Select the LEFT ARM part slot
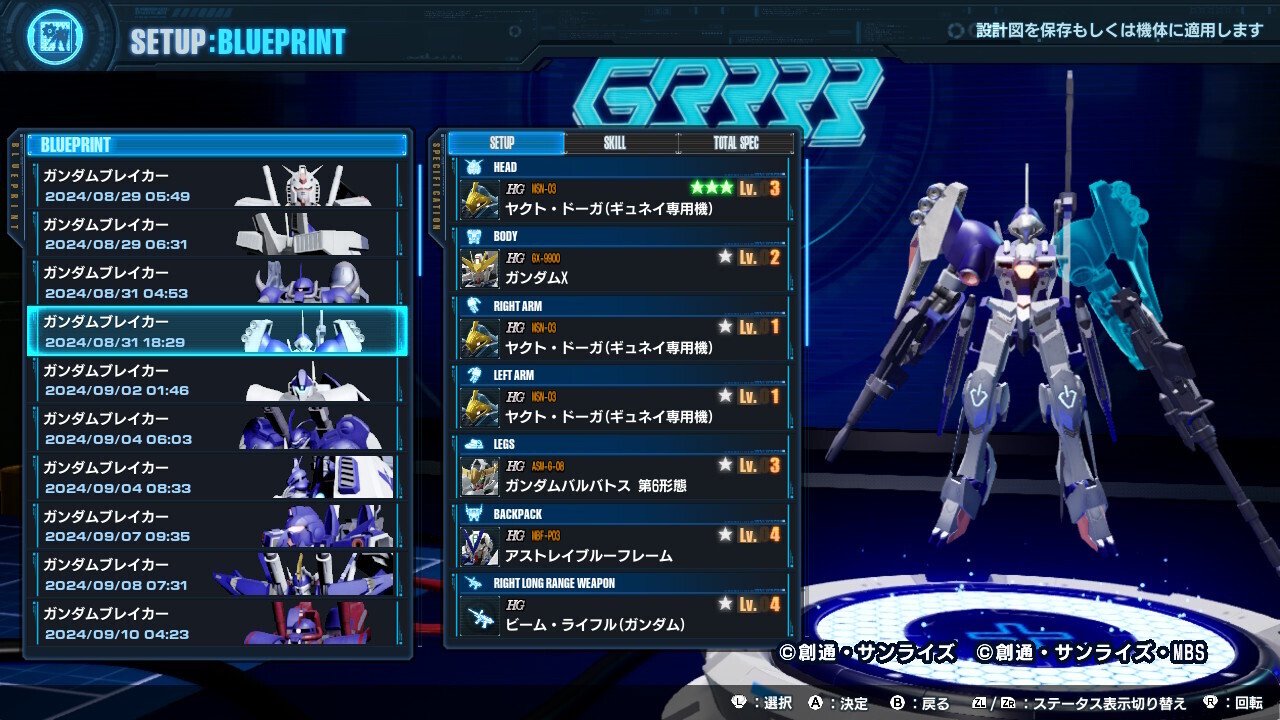Screen dimensions: 1280x720 [x=620, y=406]
